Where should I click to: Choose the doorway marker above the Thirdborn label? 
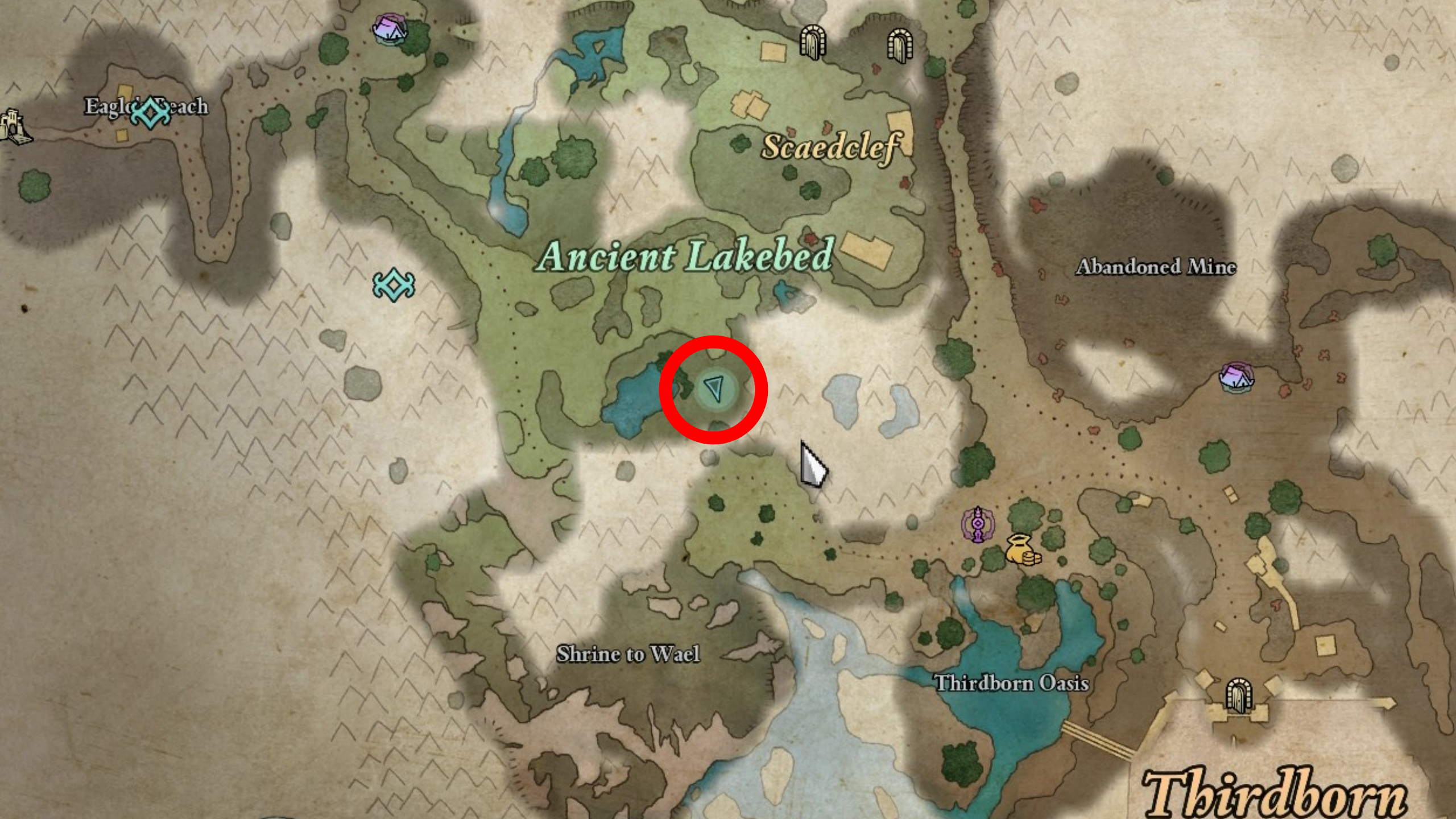1238,694
